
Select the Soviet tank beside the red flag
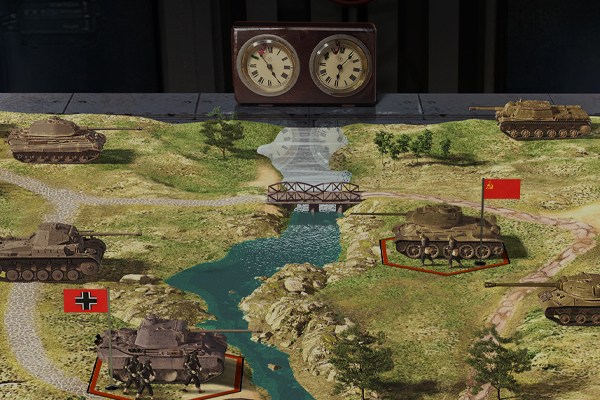point(443,233)
